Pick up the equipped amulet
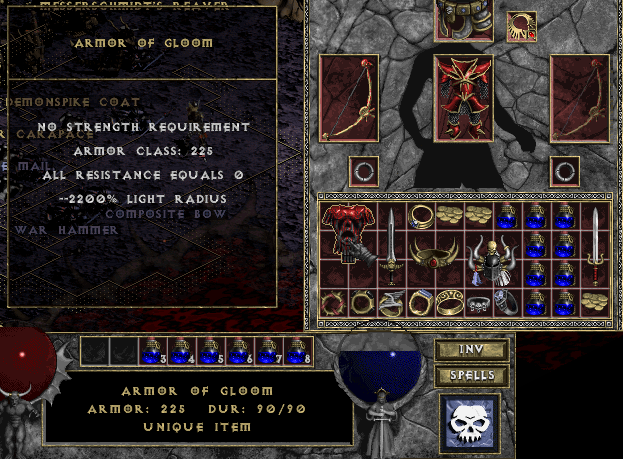623x459 pixels. tap(521, 25)
